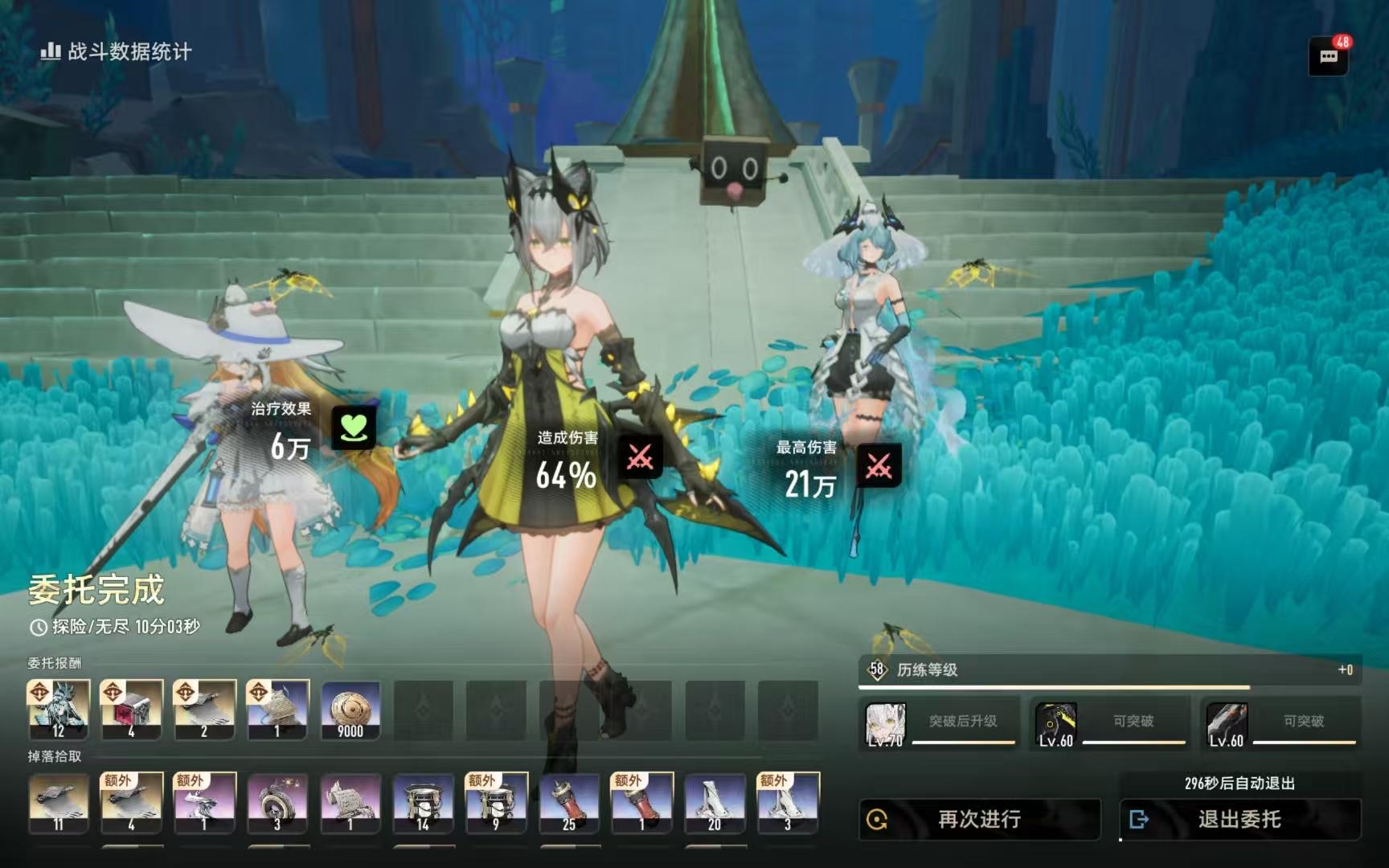Exit with the 退出委托 button
1389x868 pixels.
[x=1239, y=819]
